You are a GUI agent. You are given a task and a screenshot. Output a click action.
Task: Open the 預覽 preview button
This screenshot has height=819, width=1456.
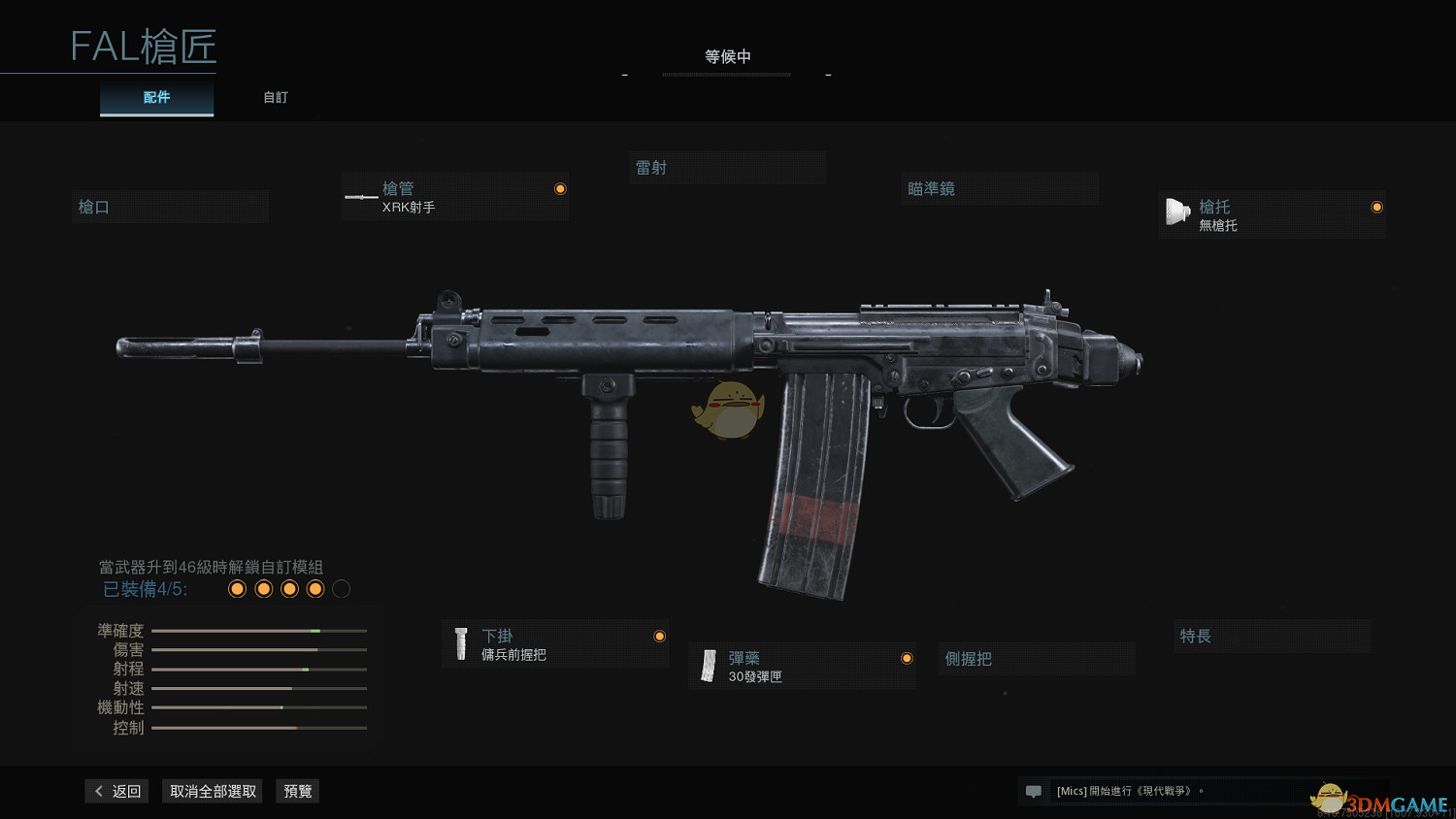point(298,791)
